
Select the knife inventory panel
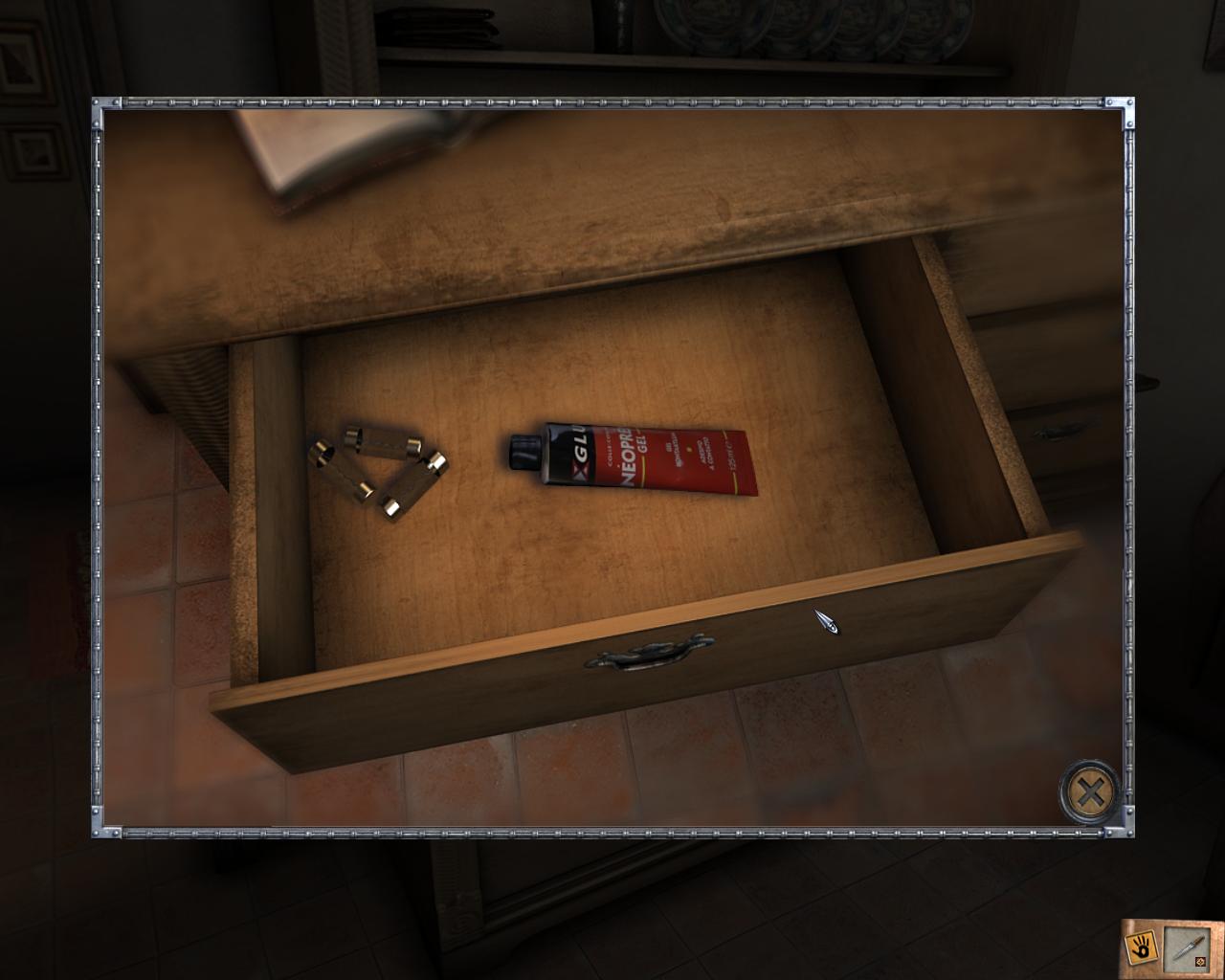(1185, 949)
